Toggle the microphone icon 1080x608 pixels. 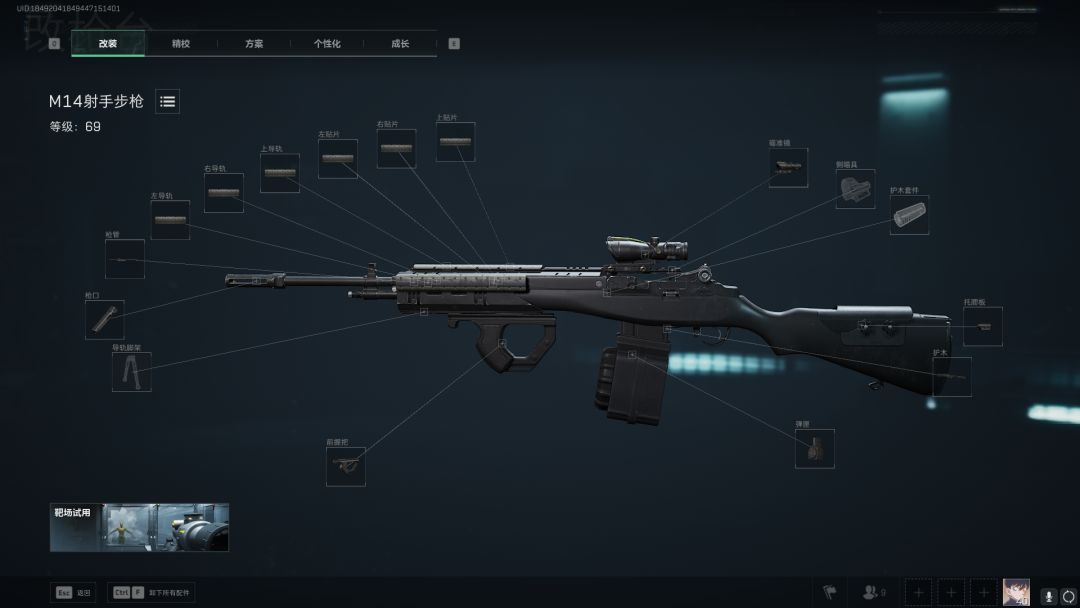coord(1049,593)
